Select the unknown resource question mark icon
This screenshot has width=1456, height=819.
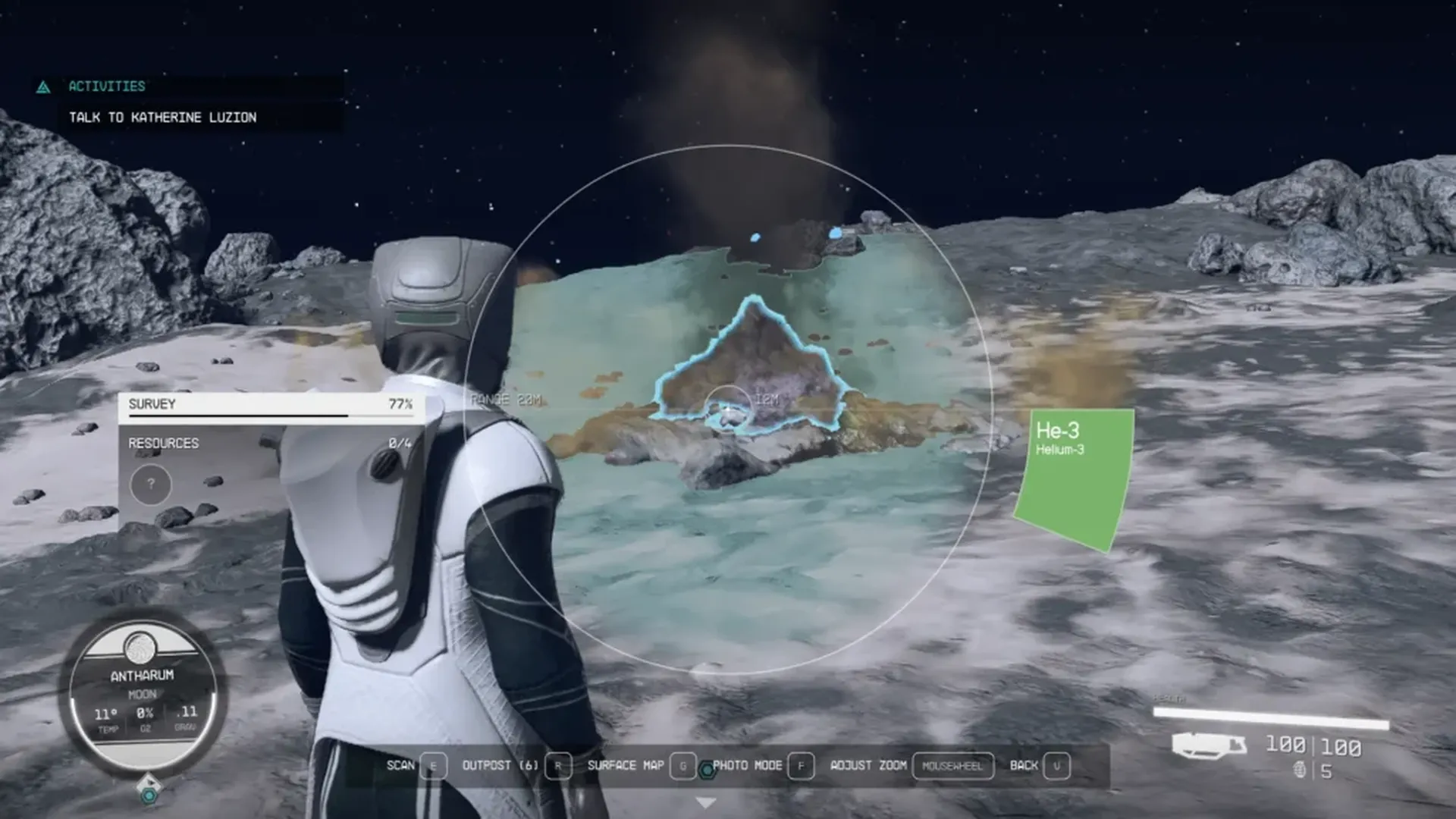click(149, 484)
